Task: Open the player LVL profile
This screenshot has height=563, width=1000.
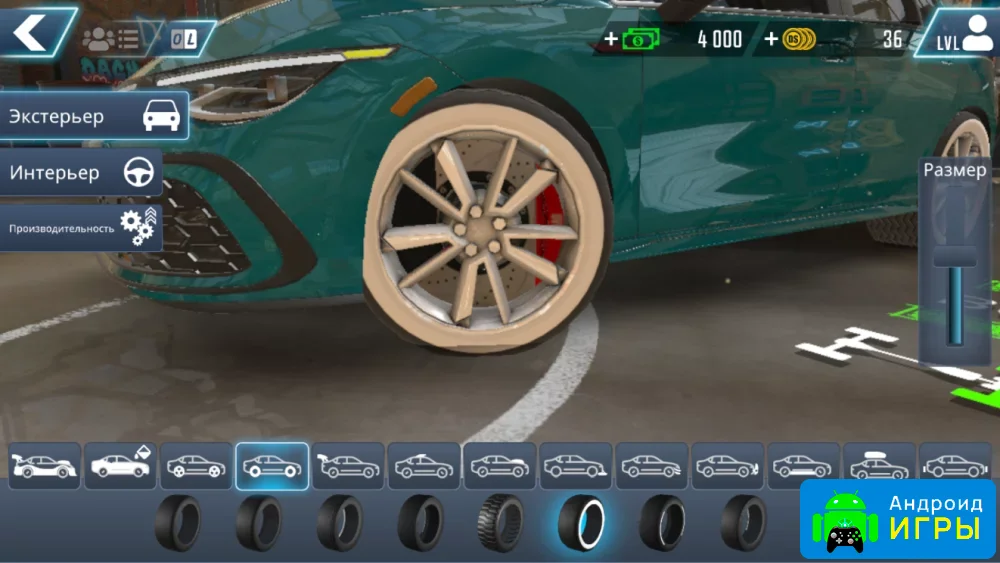Action: tap(957, 34)
